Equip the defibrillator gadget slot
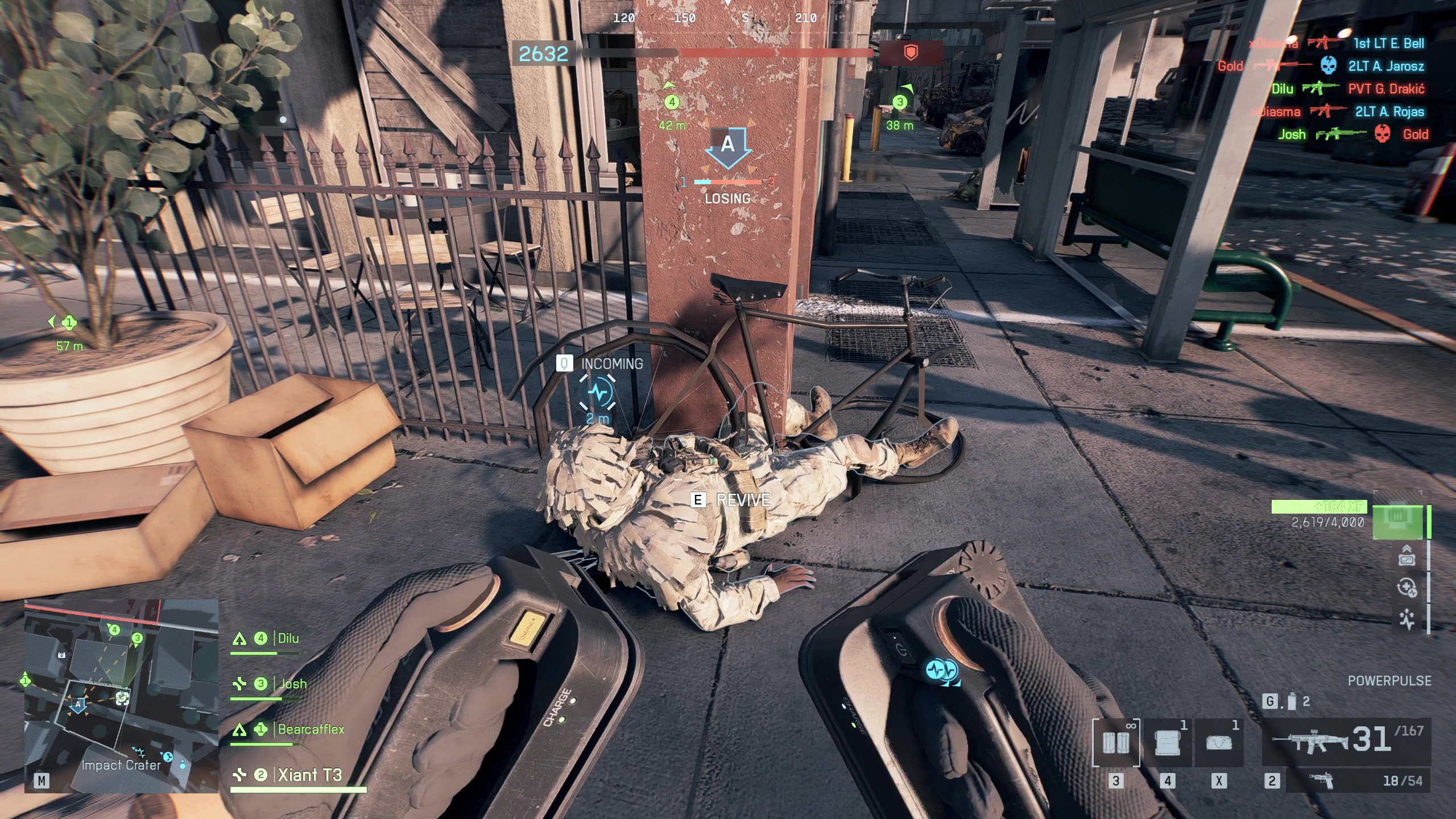 [1116, 743]
